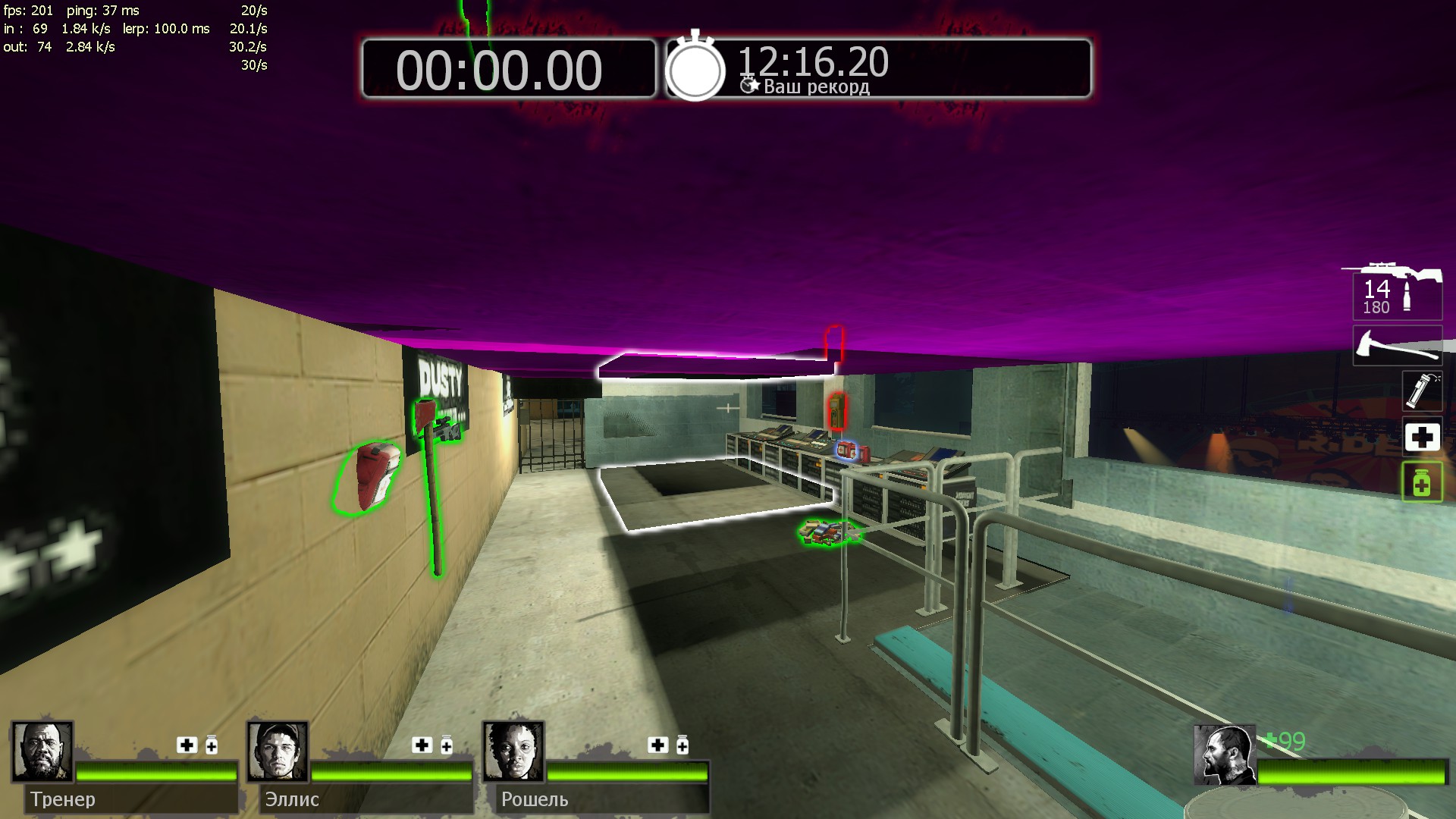
Task: Click your own bearded survivor portrait
Action: click(1223, 755)
